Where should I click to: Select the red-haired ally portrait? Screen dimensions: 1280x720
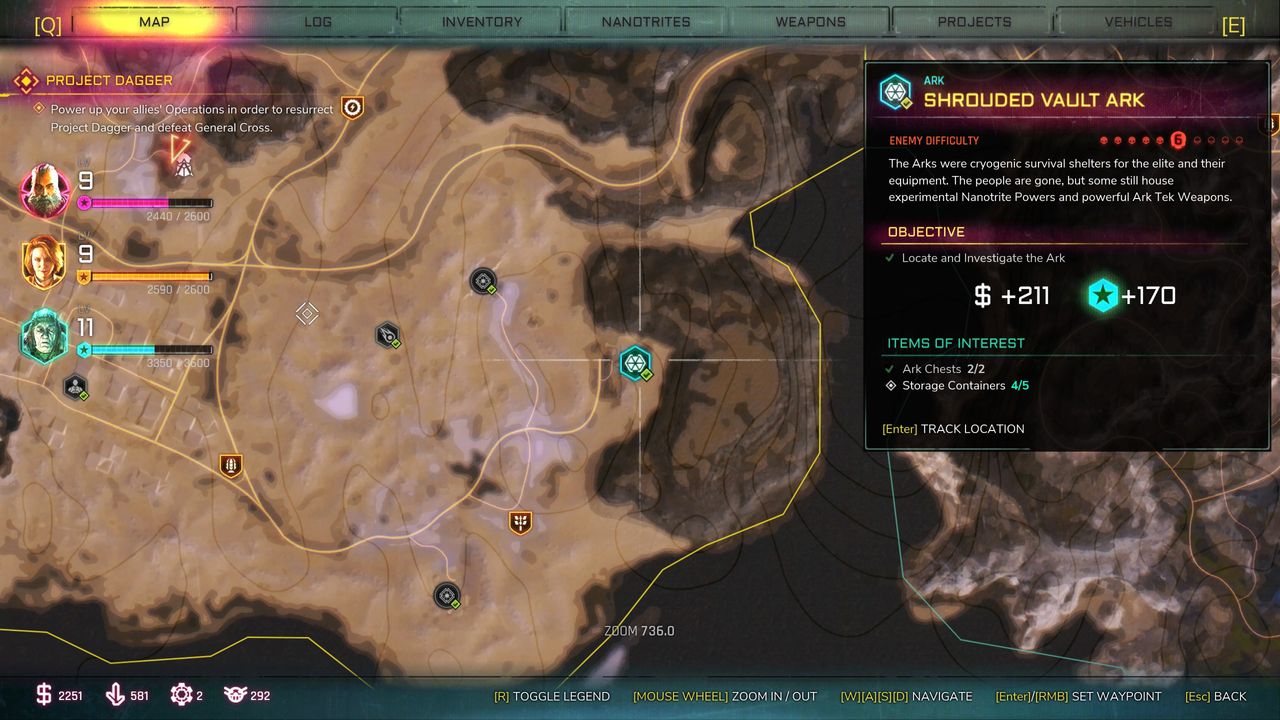pos(46,263)
